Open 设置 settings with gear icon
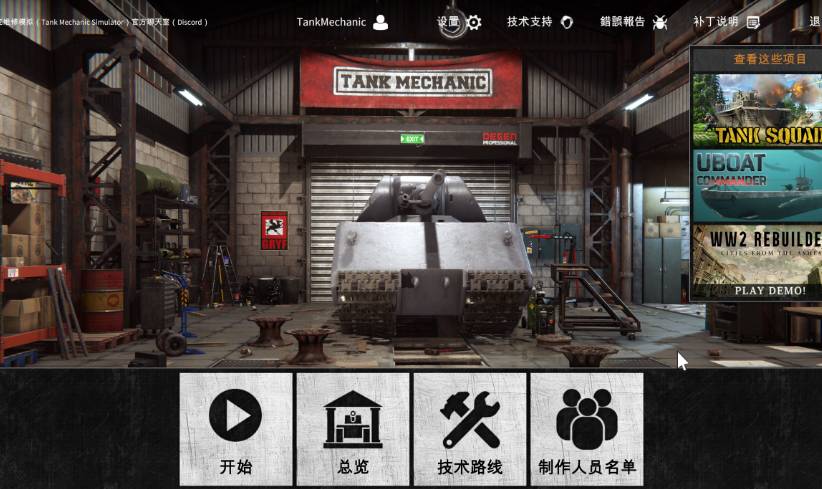Screen dimensions: 822x489 (x=460, y=22)
